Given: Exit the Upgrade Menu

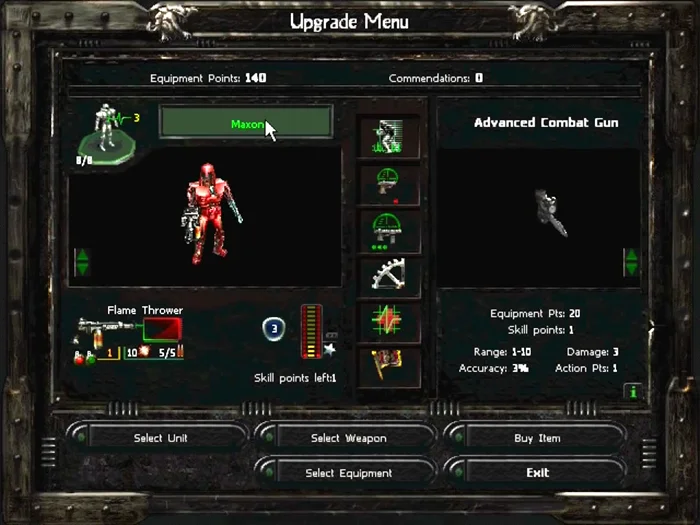Looking at the screenshot, I should (537, 473).
